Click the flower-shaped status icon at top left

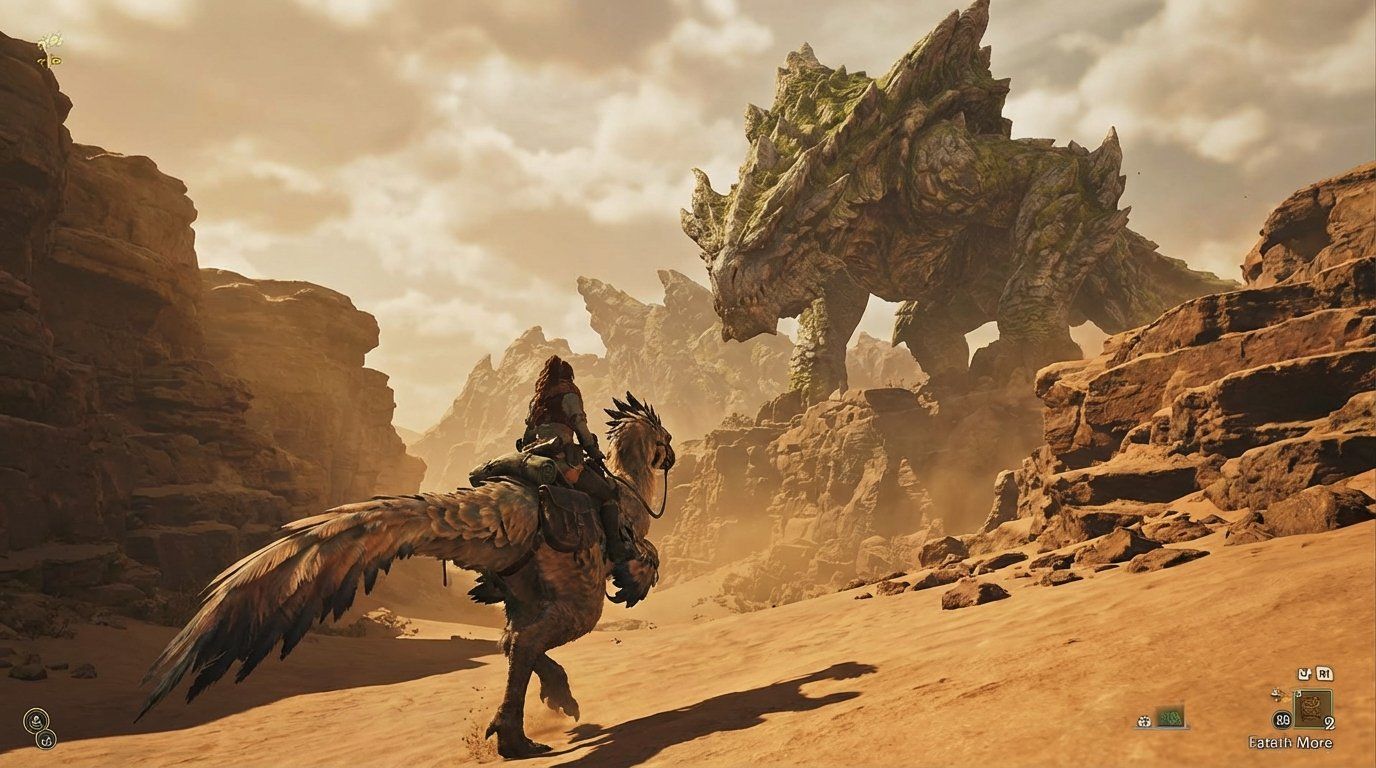click(x=52, y=39)
